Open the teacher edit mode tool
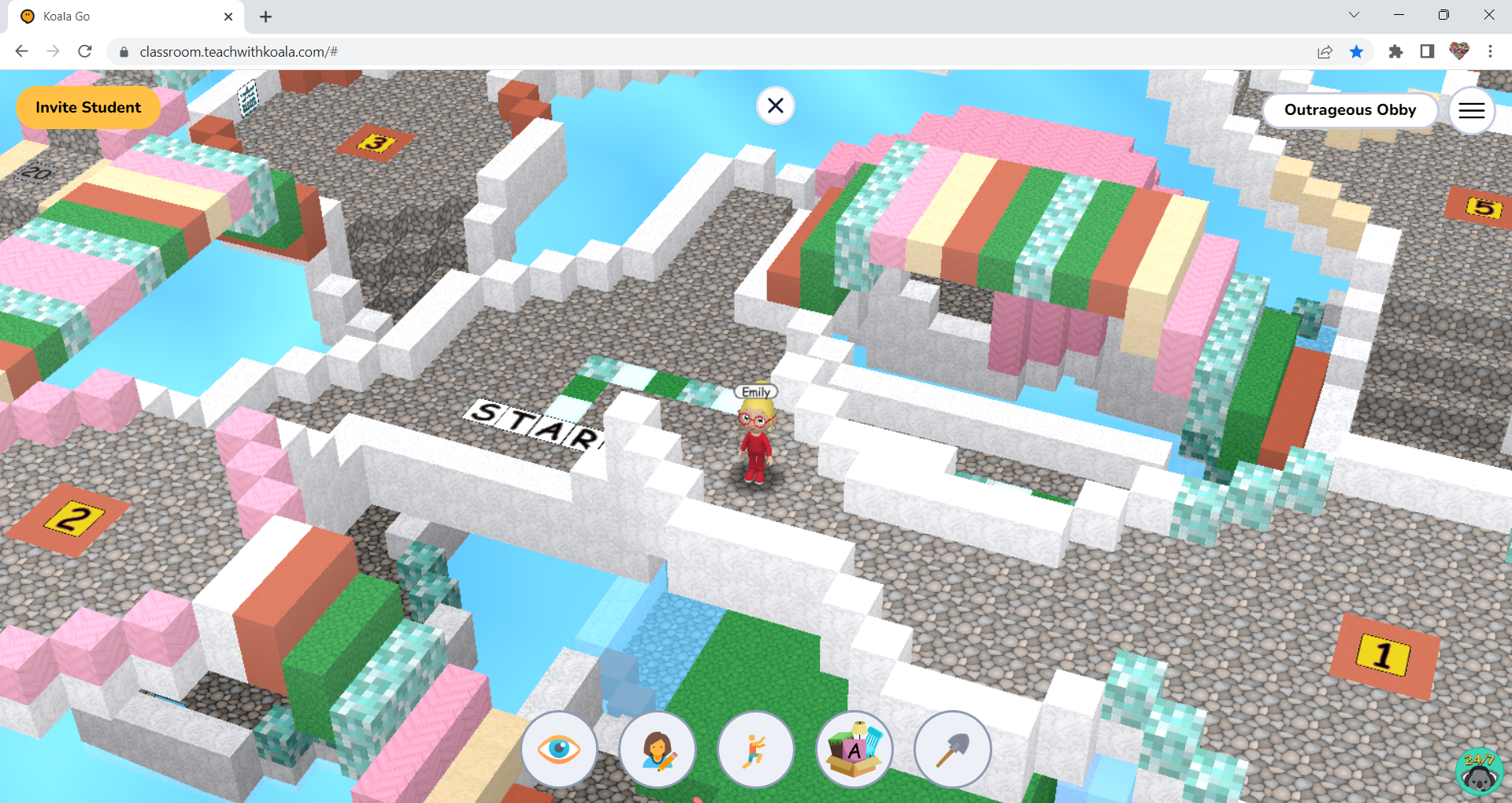 coord(658,749)
